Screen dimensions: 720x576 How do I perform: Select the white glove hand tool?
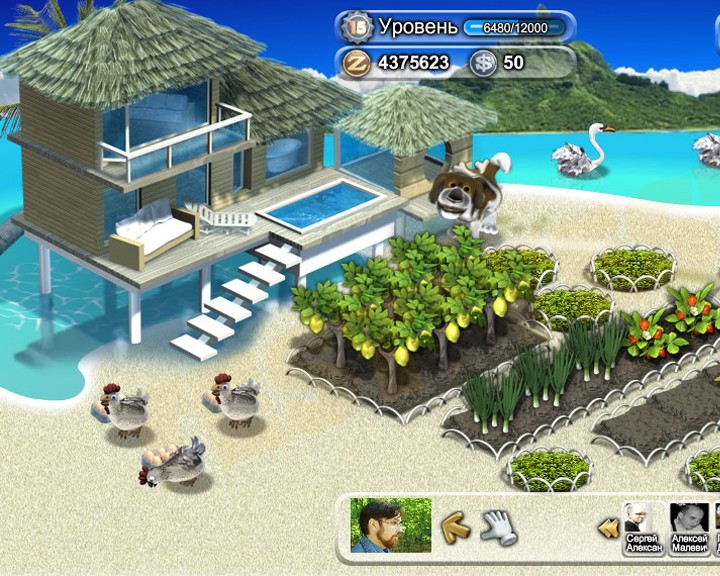tap(497, 526)
